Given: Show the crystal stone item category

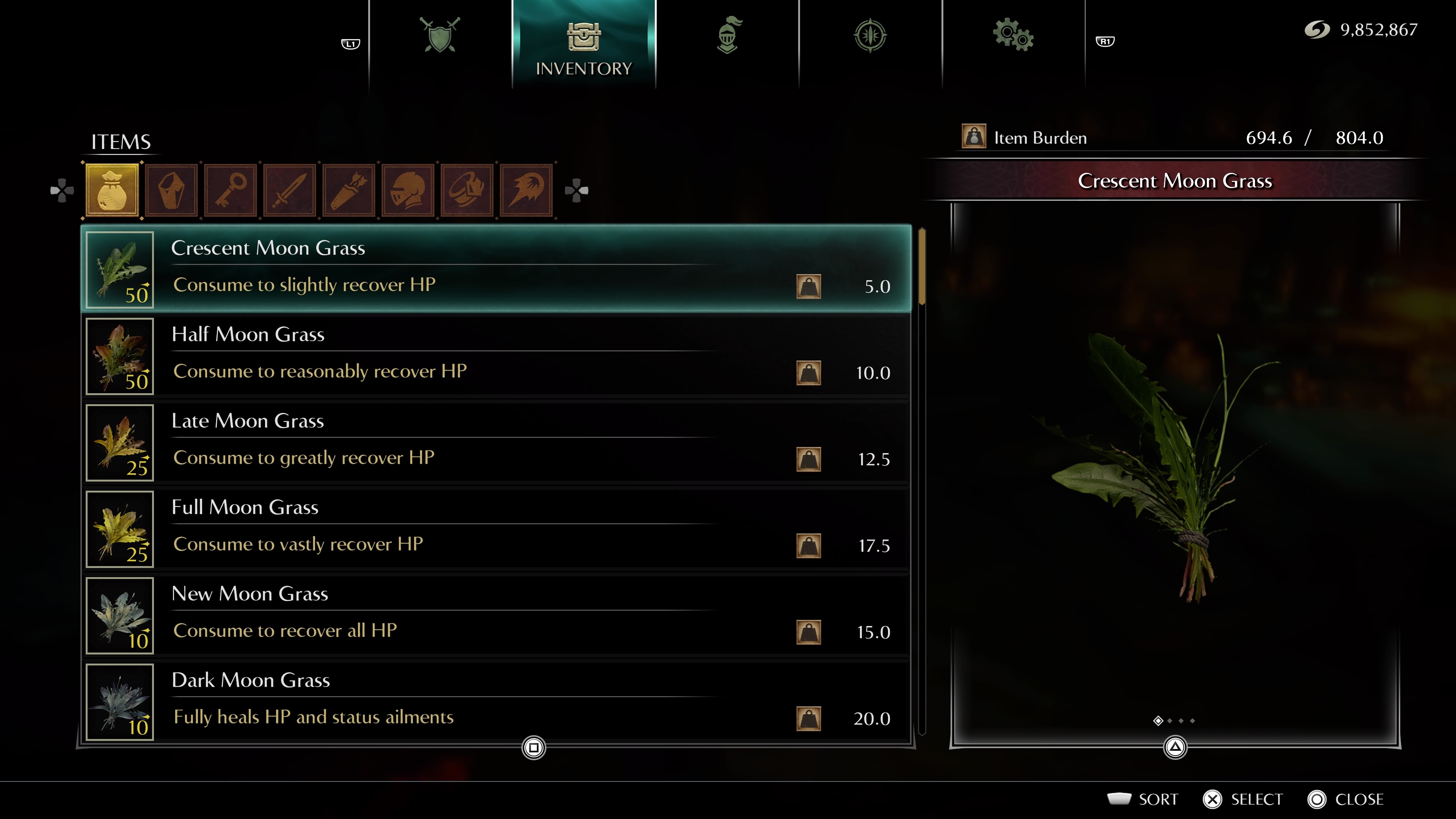Looking at the screenshot, I should point(171,190).
